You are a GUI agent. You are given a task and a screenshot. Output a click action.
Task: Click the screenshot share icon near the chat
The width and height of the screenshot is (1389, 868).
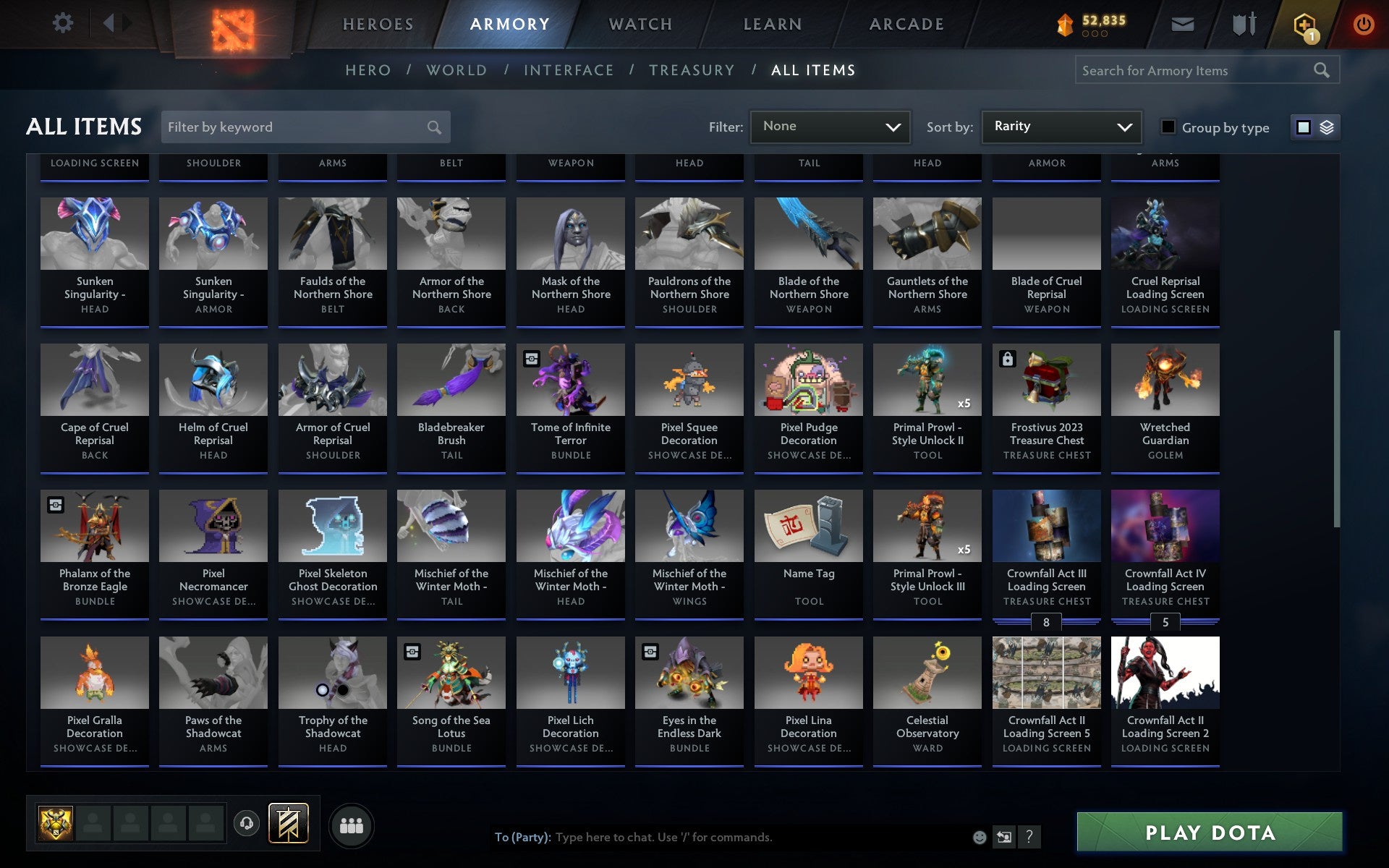point(1004,838)
